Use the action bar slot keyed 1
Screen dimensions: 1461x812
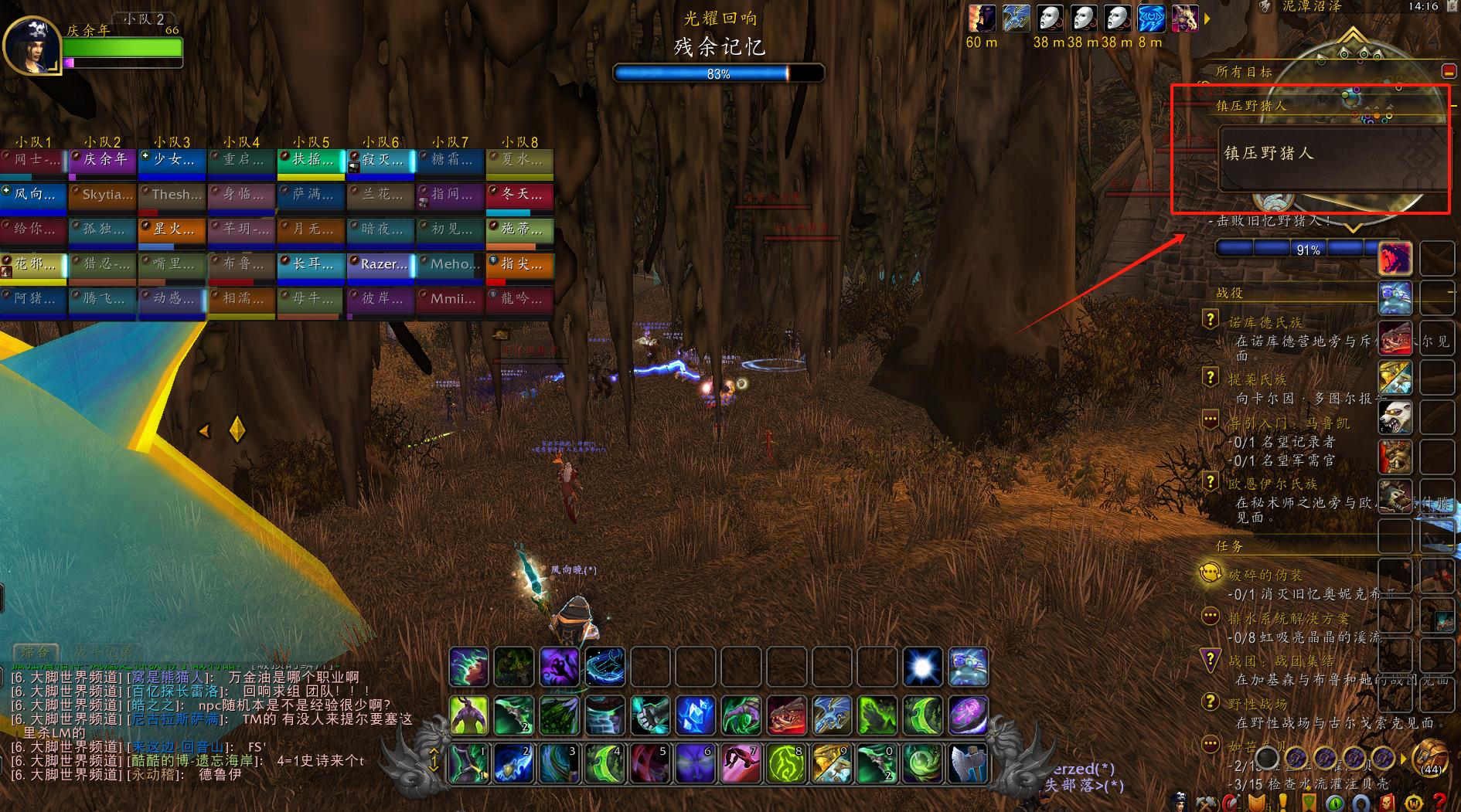(468, 764)
